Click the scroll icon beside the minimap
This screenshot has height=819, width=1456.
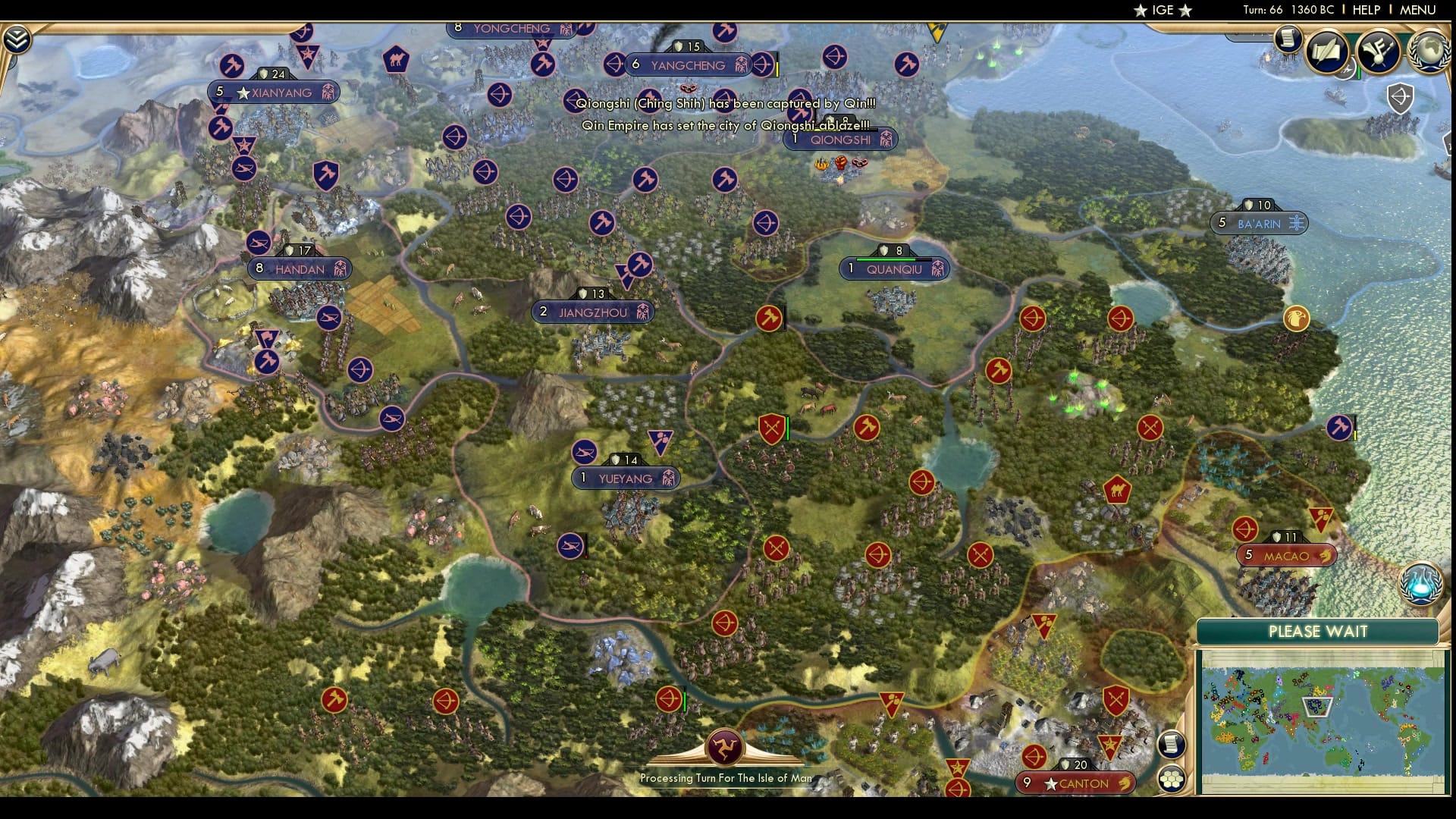pyautogui.click(x=1171, y=745)
